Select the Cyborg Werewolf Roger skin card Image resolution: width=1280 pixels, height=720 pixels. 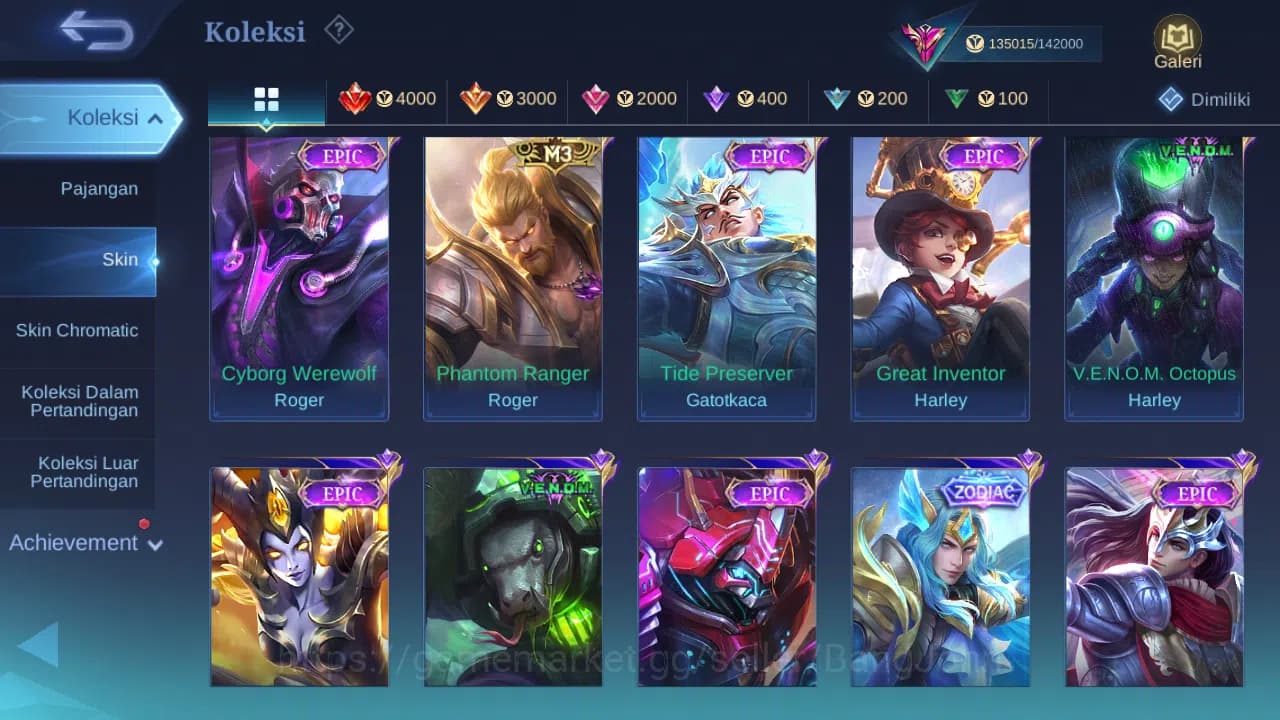298,280
